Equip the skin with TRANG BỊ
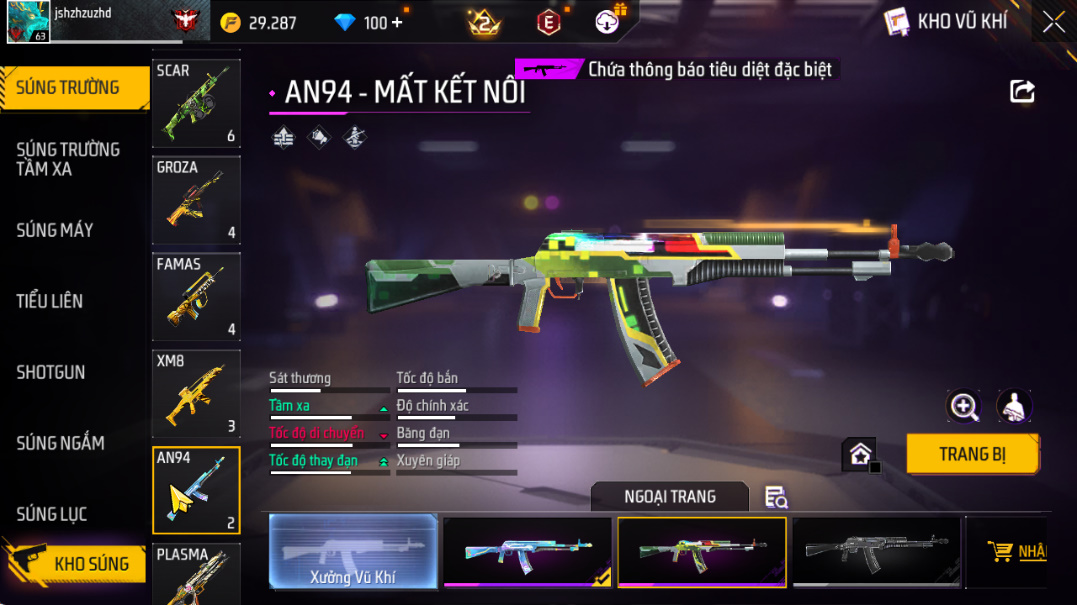Viewport: 1077px width, 605px height. pos(972,454)
